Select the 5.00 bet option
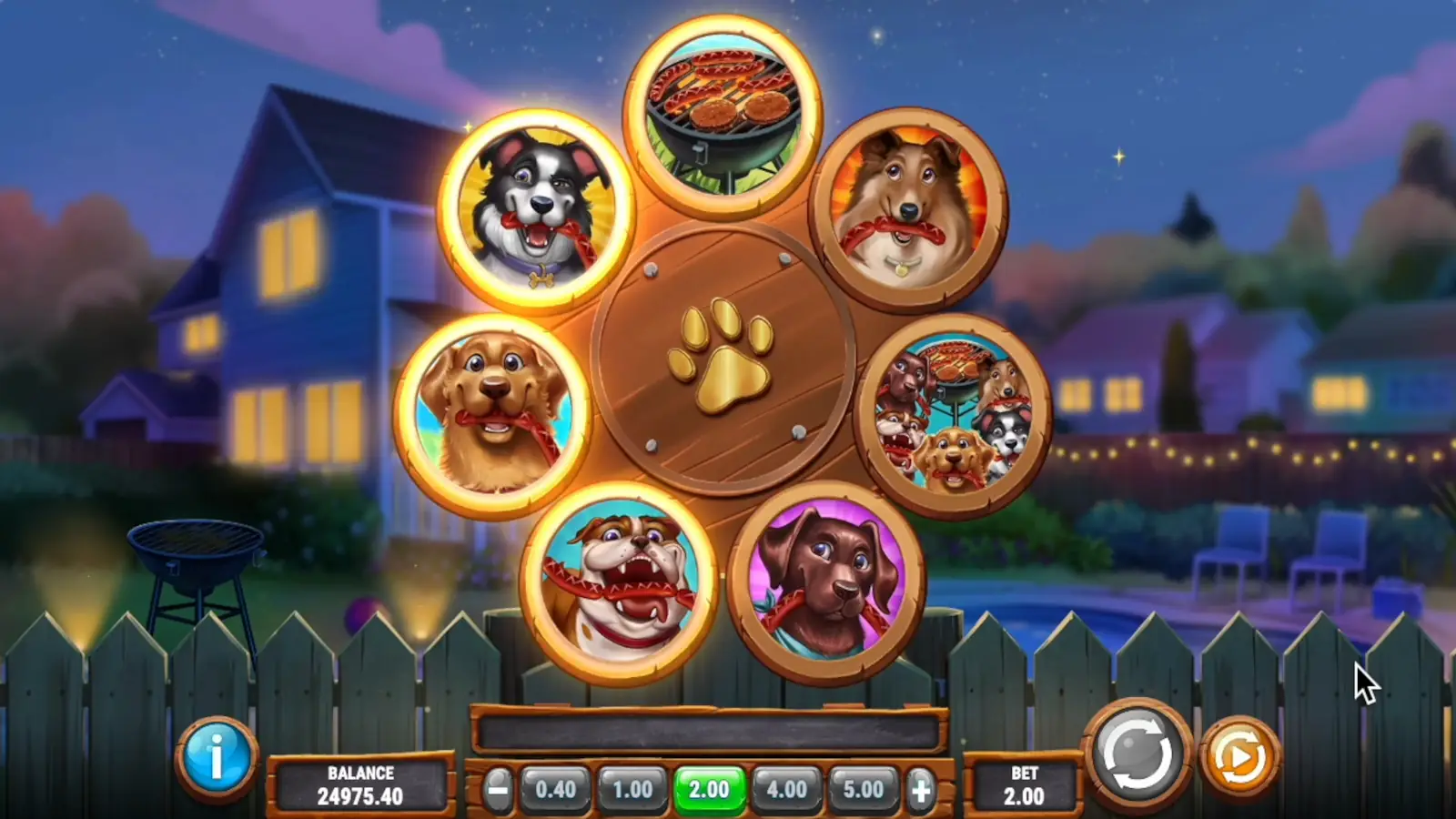Viewport: 1456px width, 819px height. click(x=861, y=790)
